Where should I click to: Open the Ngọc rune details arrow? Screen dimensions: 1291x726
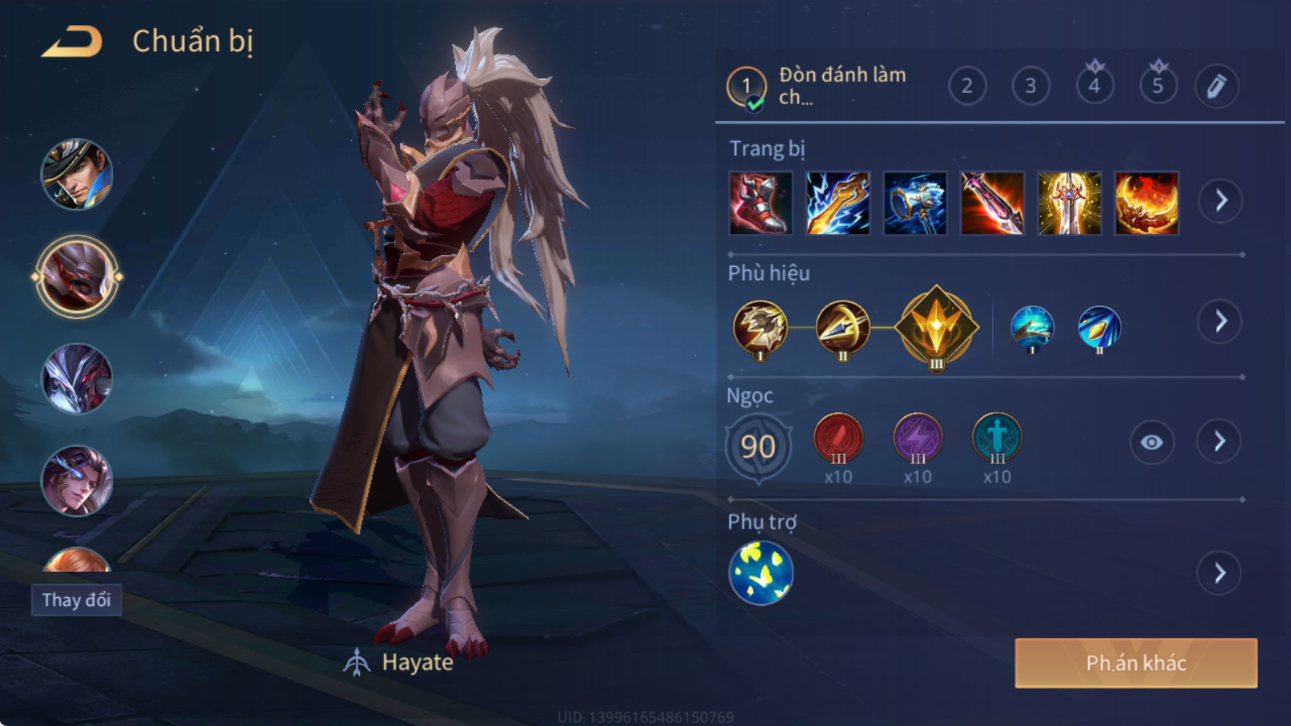(x=1219, y=441)
